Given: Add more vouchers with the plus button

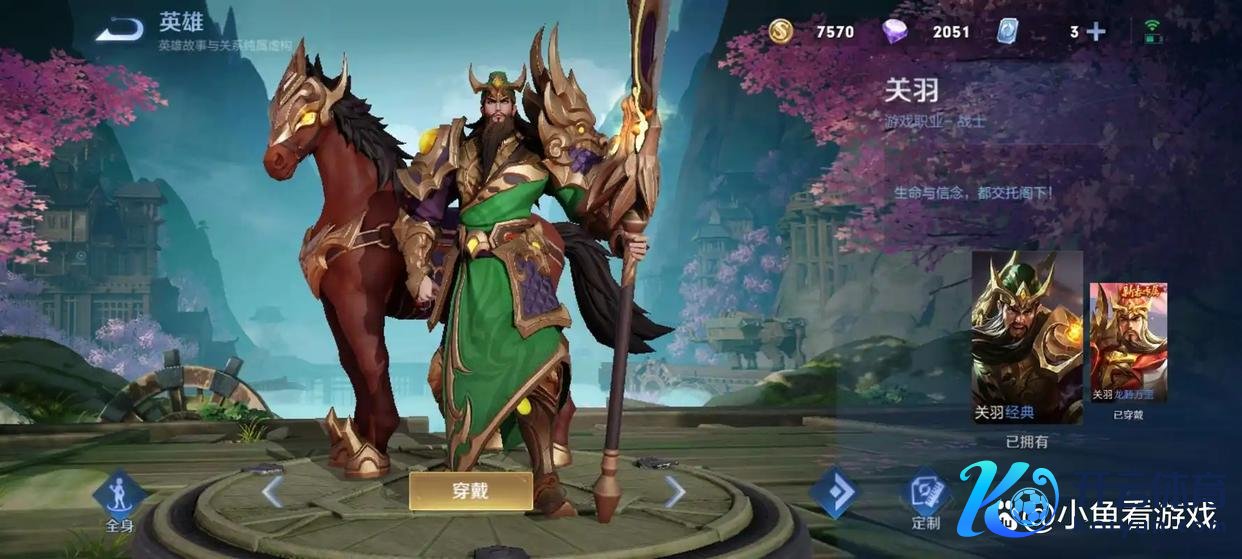Looking at the screenshot, I should coord(1096,32).
